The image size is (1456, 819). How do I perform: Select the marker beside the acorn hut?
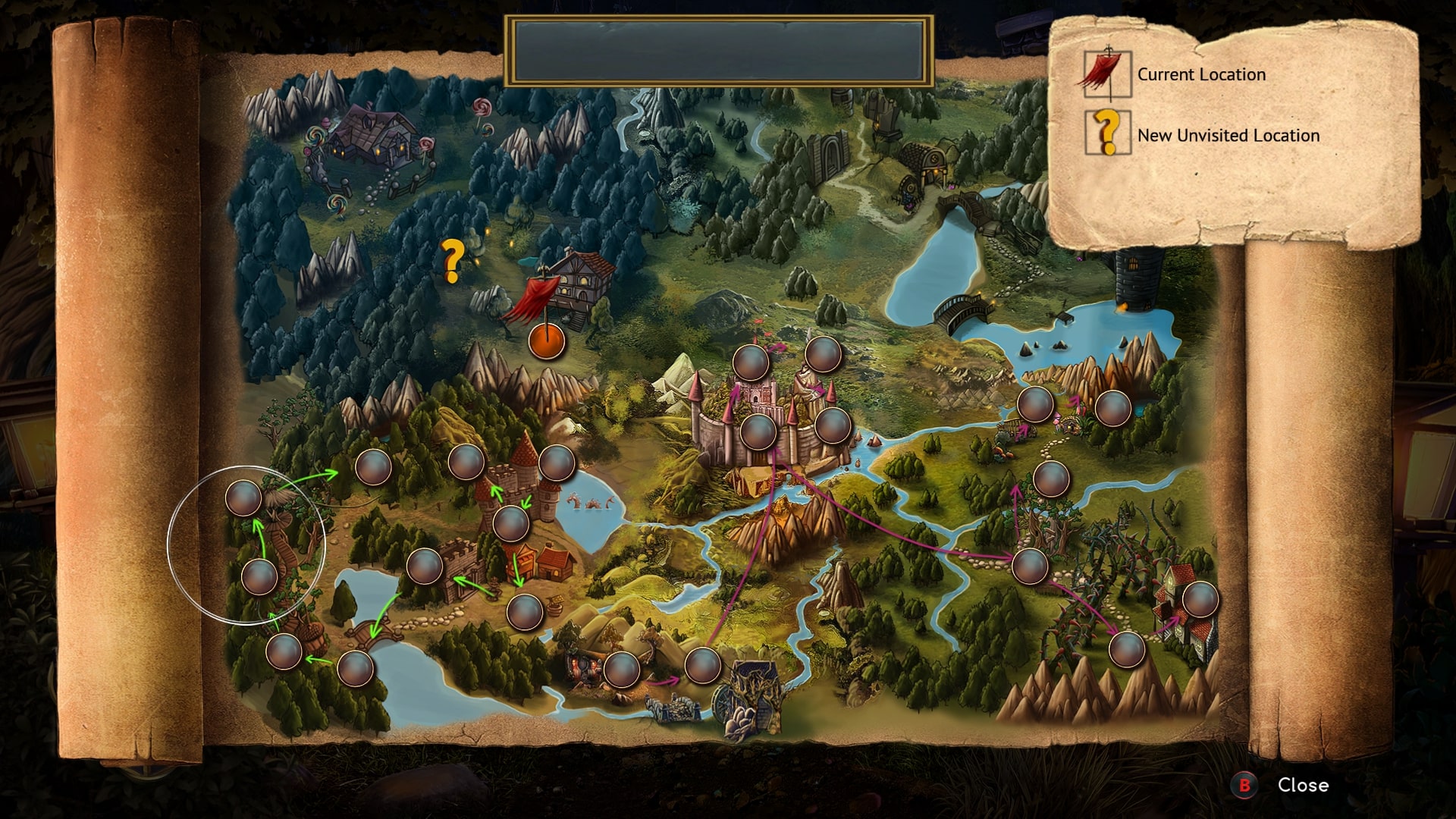pos(285,651)
